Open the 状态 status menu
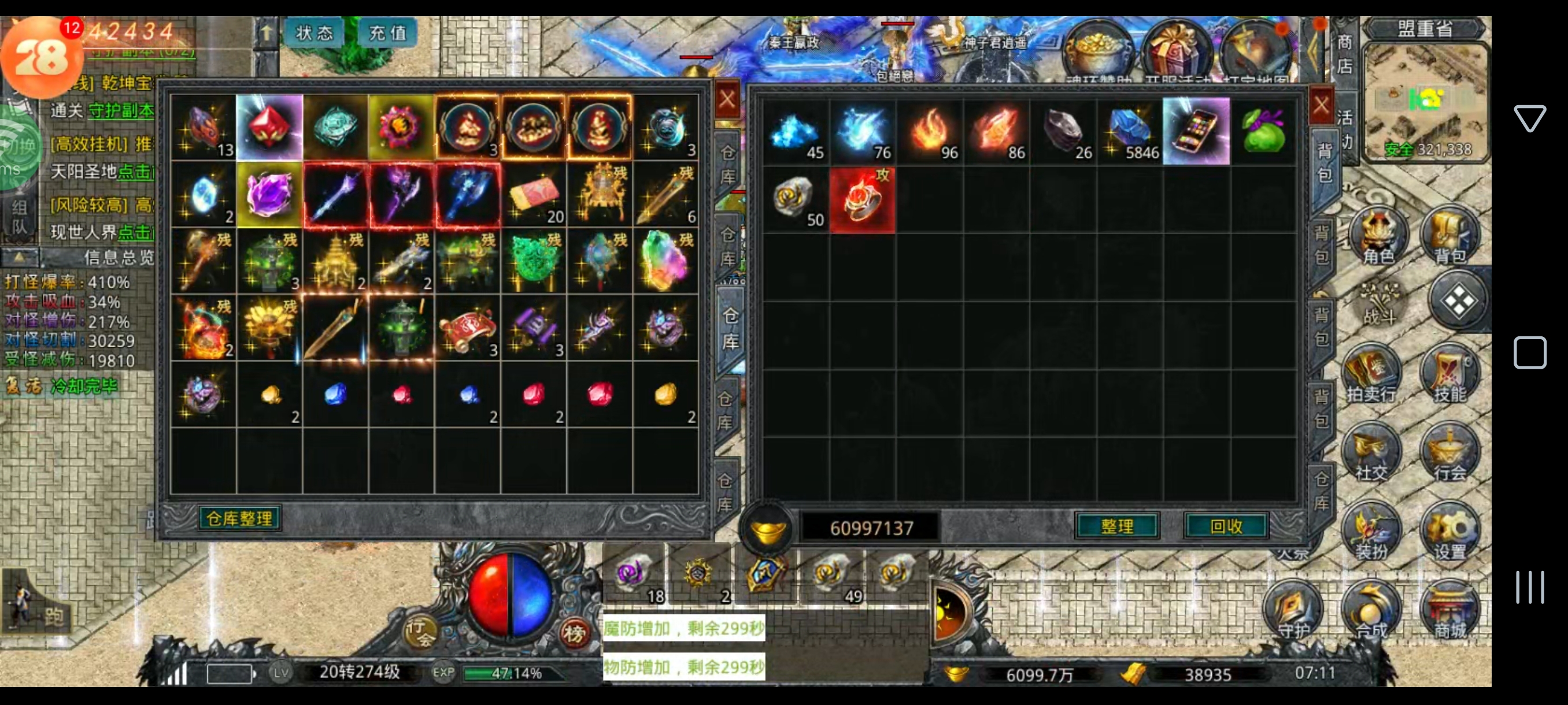1568x705 pixels. coord(314,32)
